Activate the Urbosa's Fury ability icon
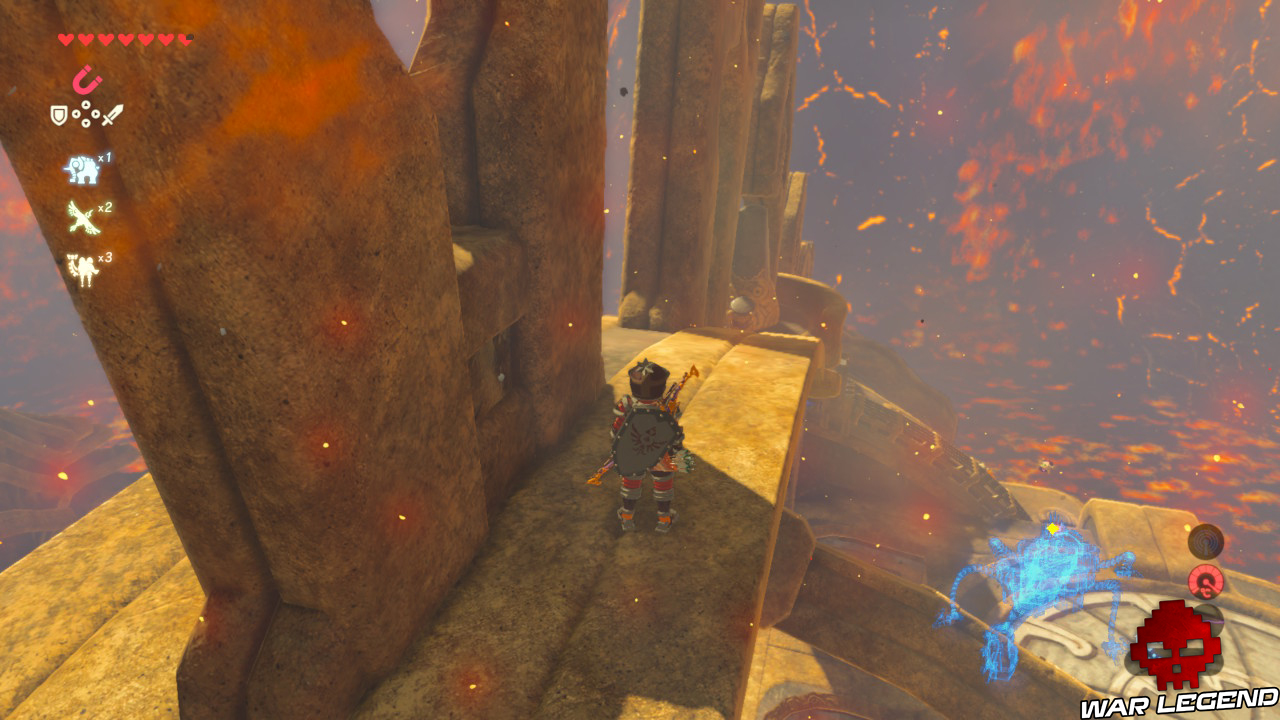Screen dimensions: 1280x720 tap(84, 264)
